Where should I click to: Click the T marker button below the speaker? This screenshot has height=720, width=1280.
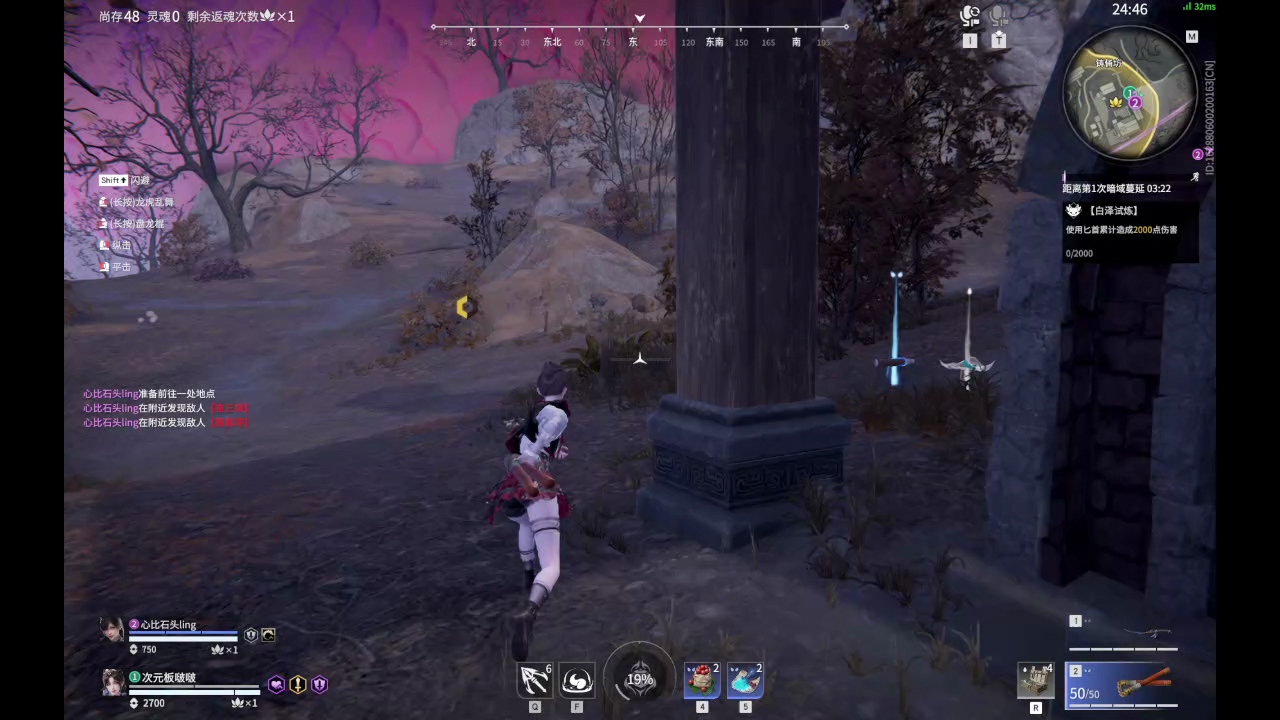[x=998, y=40]
